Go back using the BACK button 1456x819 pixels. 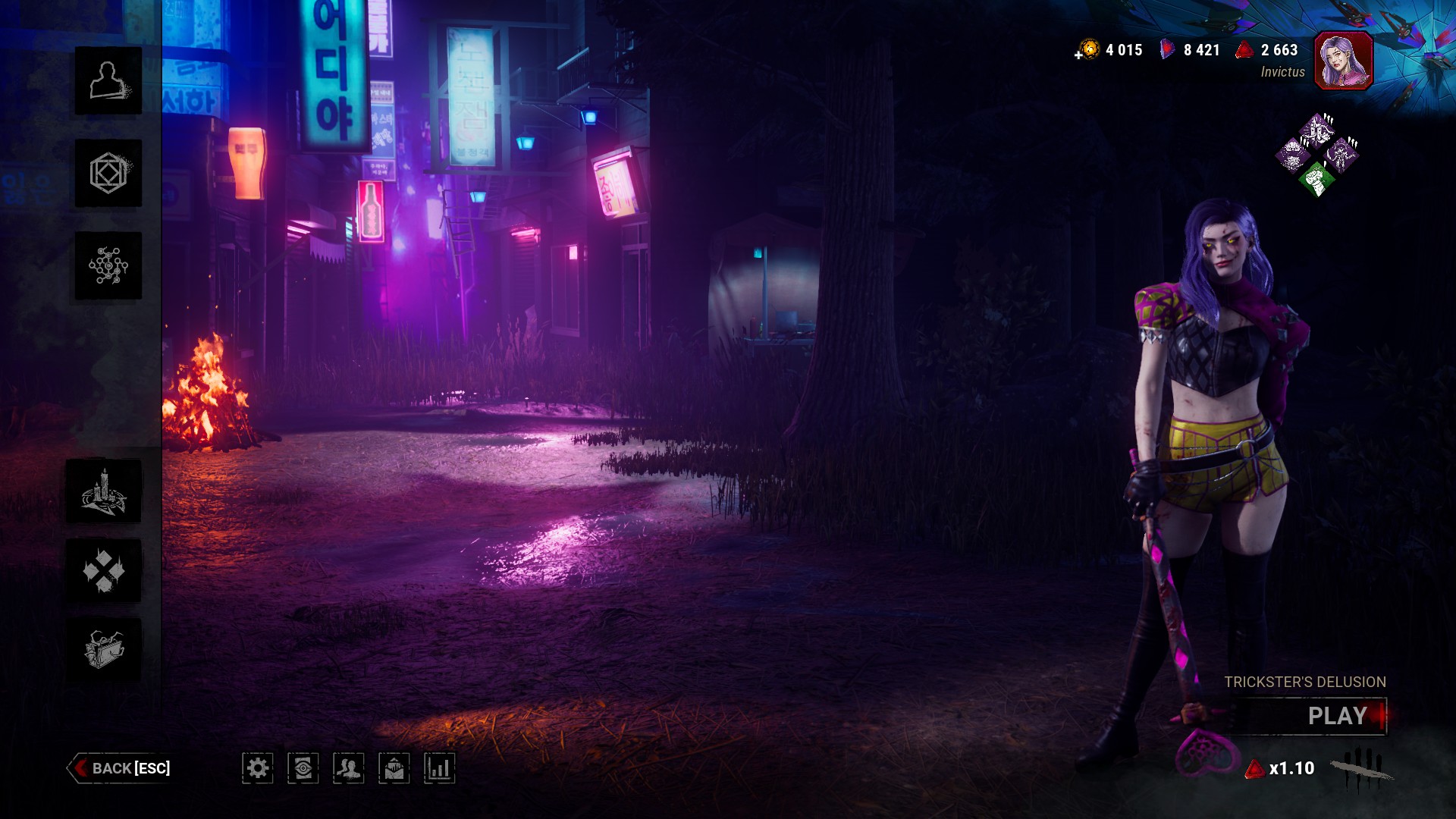pyautogui.click(x=120, y=768)
